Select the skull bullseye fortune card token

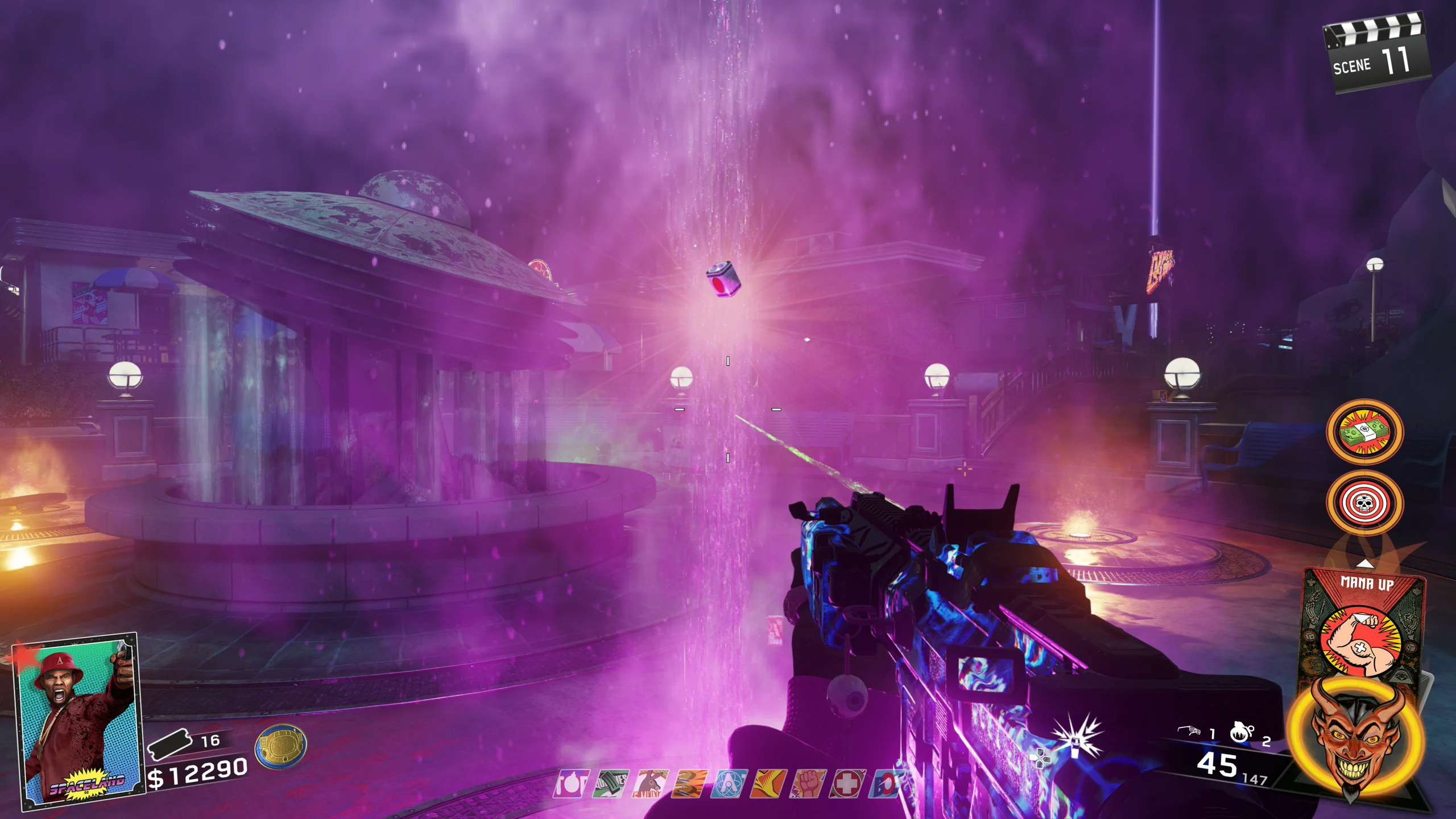tap(1364, 503)
